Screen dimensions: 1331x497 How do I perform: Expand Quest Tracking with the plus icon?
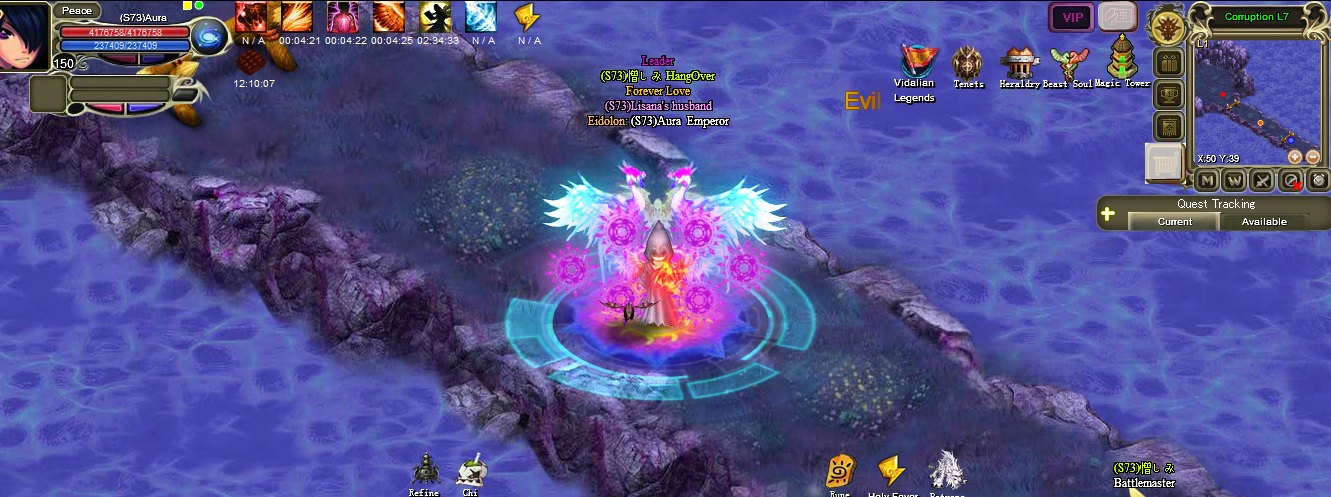click(1108, 213)
